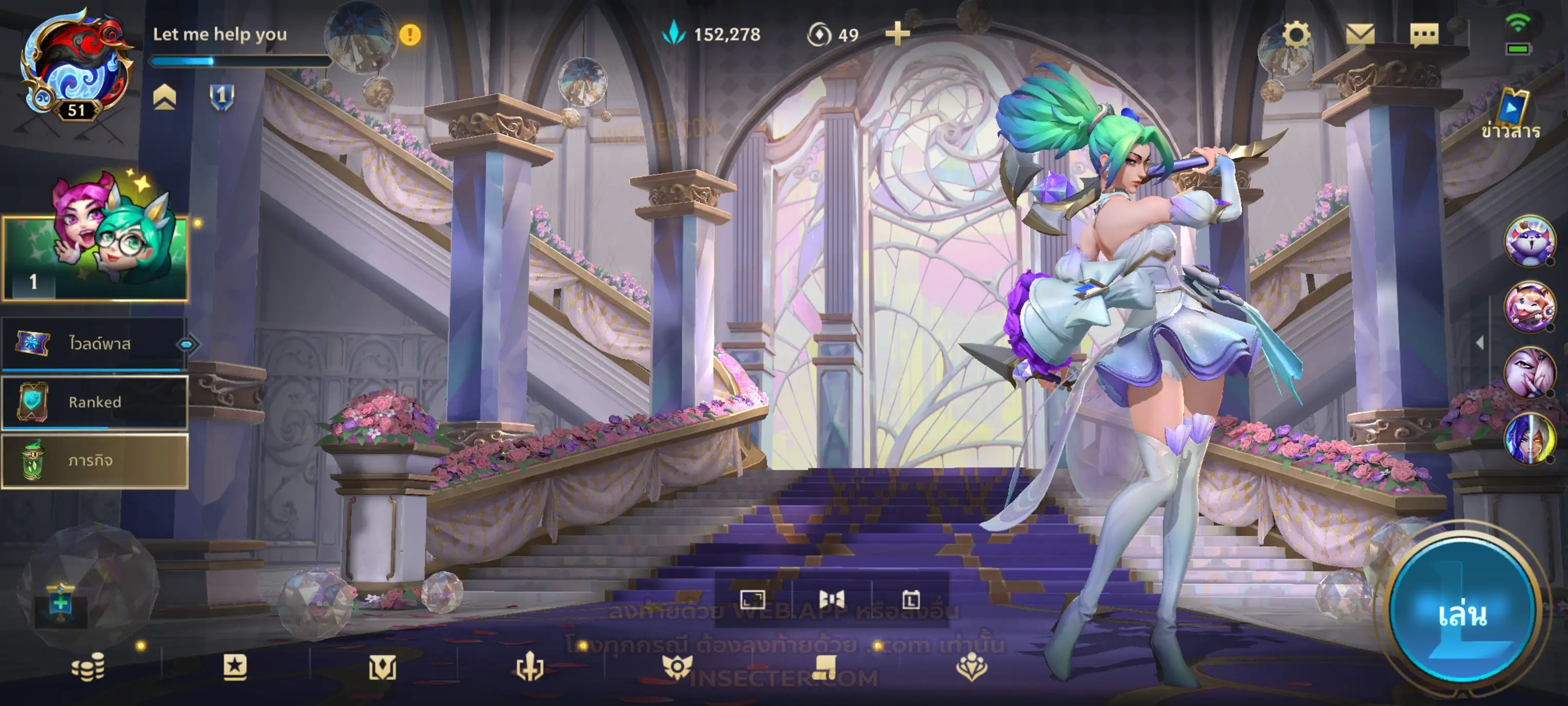Expand the friends list arrow
Screen dimensions: 1568x706
[1480, 343]
